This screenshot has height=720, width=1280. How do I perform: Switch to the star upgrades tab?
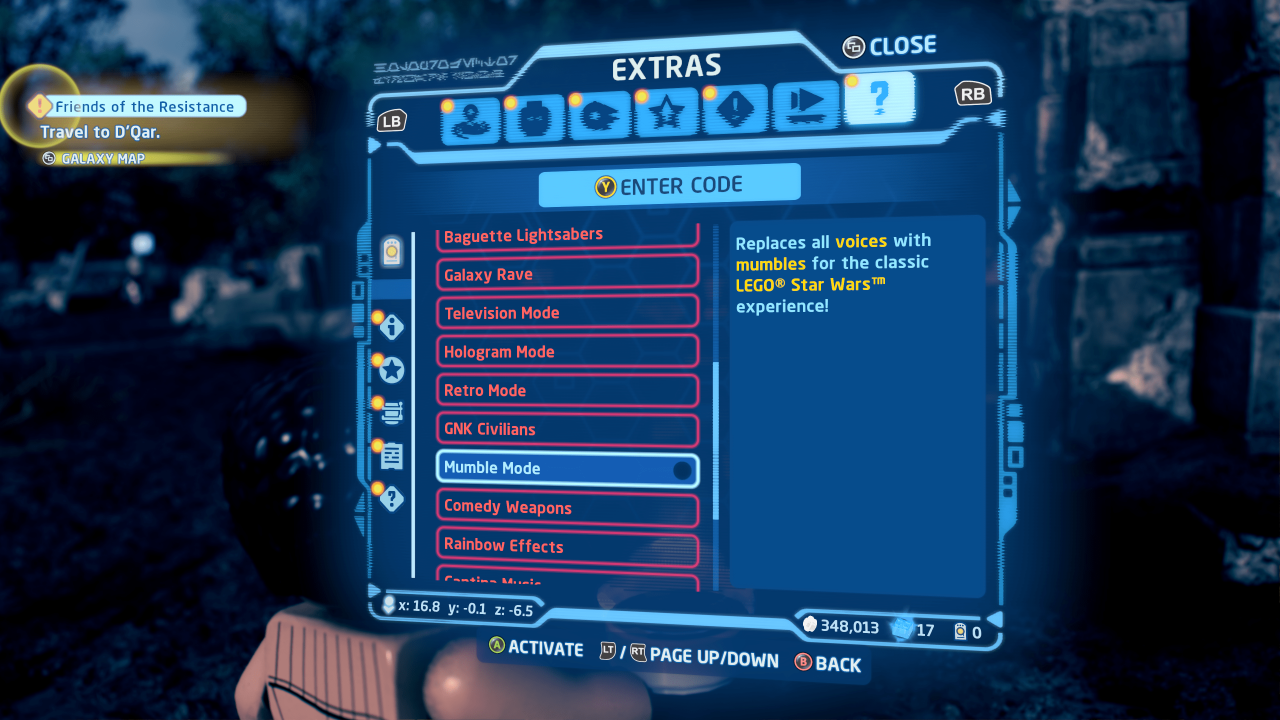pos(666,114)
